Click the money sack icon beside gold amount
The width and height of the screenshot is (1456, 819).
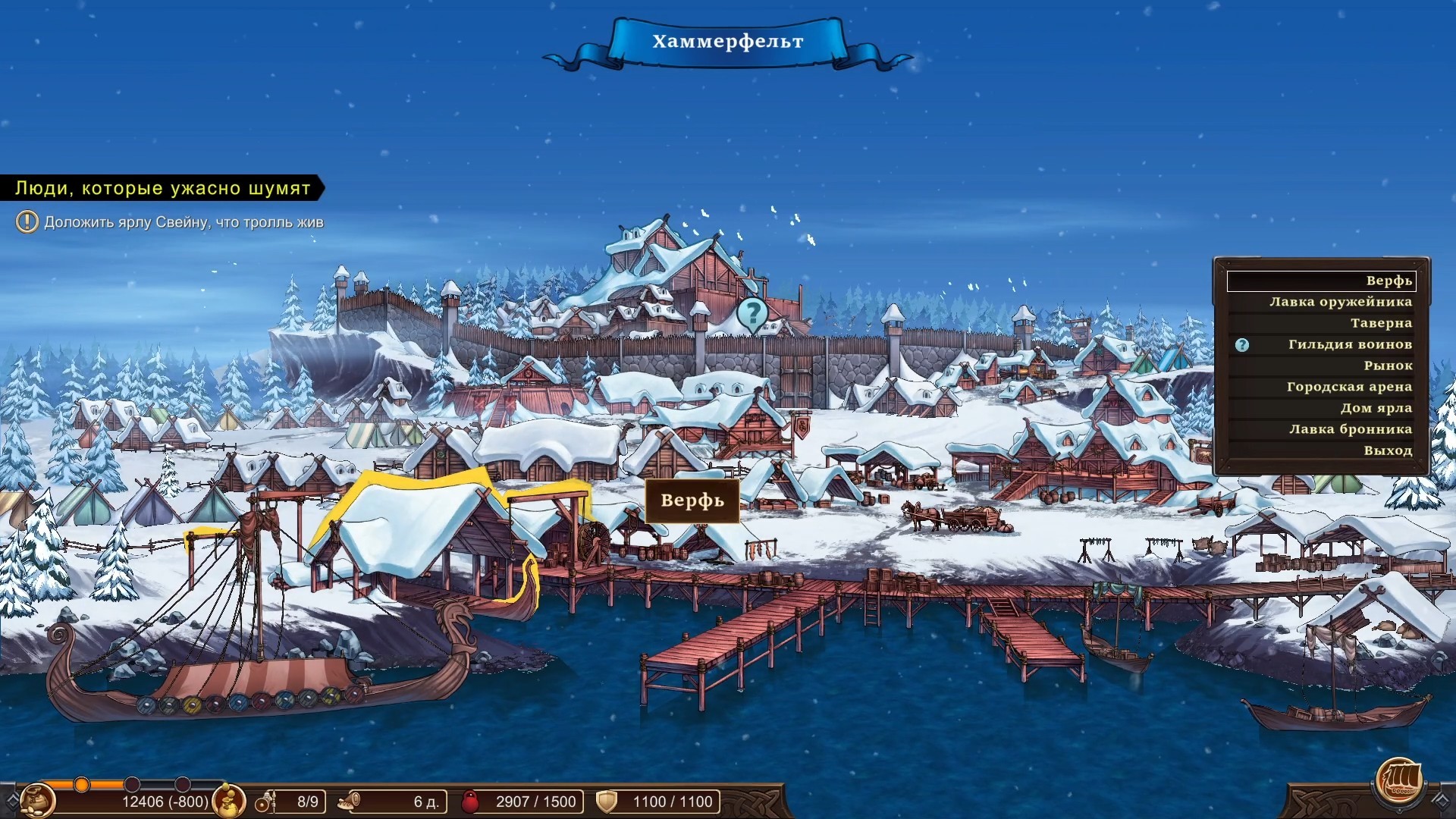(228, 800)
